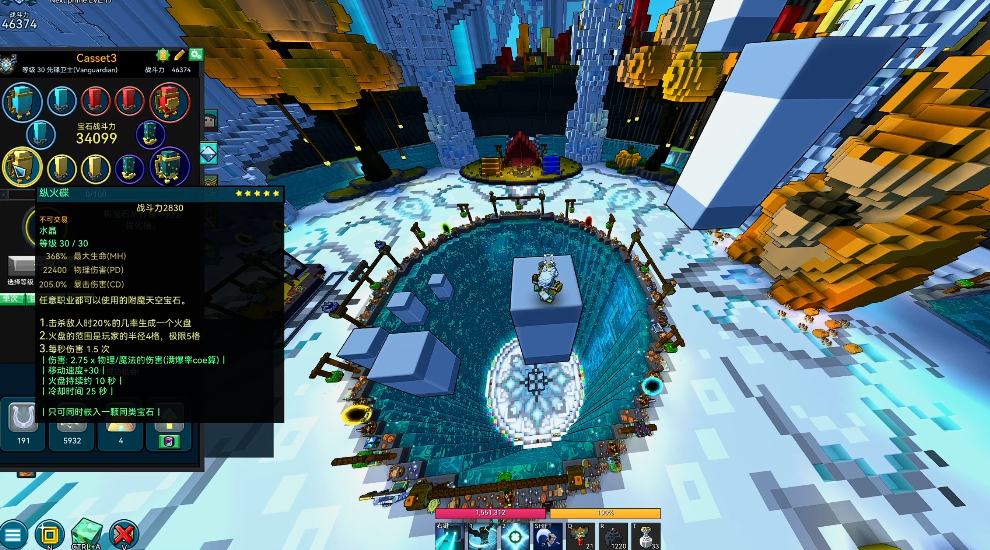The height and width of the screenshot is (550, 990).
Task: Use the rainbow flask item slot
Action: 581,537
